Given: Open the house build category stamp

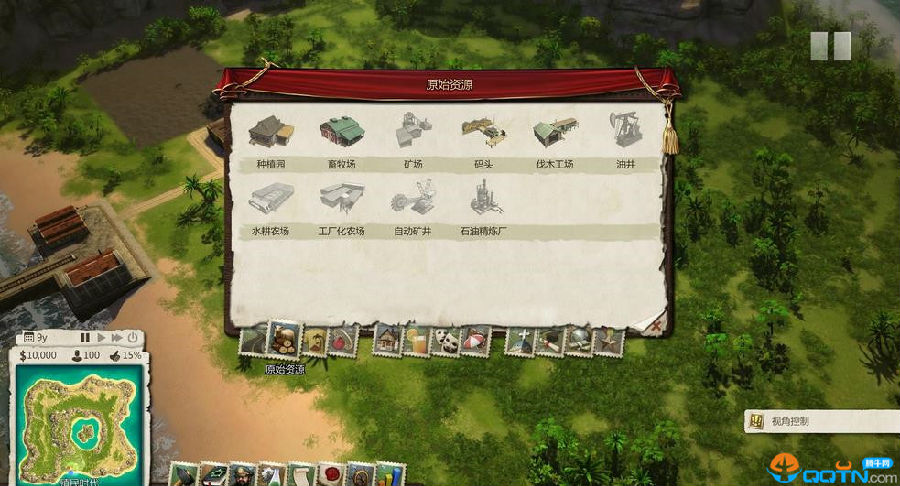Looking at the screenshot, I should tap(387, 341).
